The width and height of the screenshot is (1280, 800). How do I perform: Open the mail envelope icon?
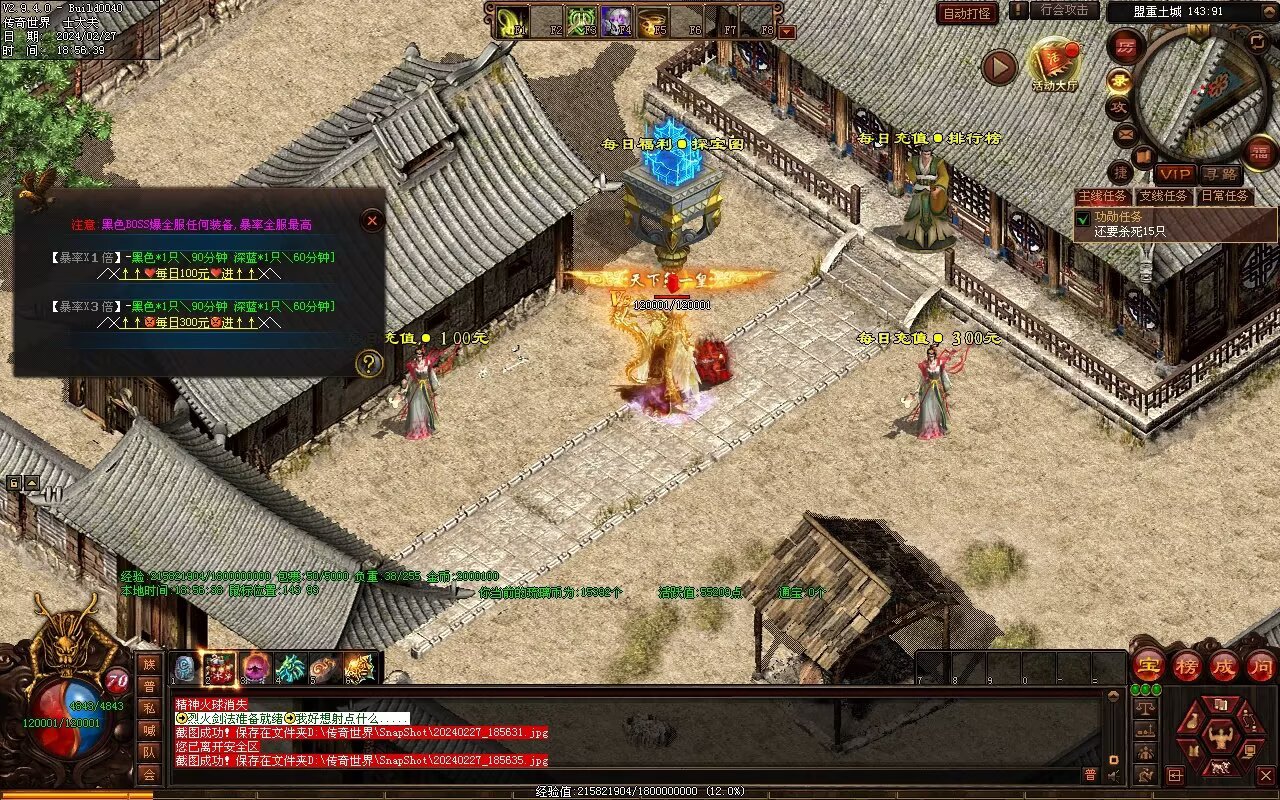[1126, 133]
